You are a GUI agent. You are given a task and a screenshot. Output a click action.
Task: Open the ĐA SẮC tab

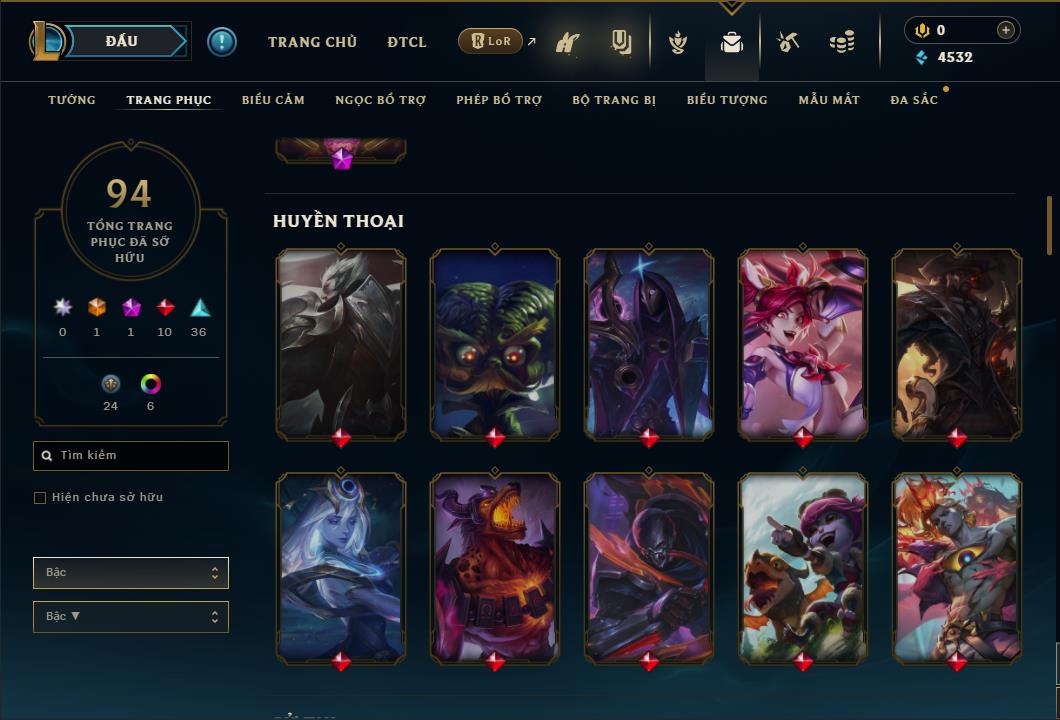[914, 100]
